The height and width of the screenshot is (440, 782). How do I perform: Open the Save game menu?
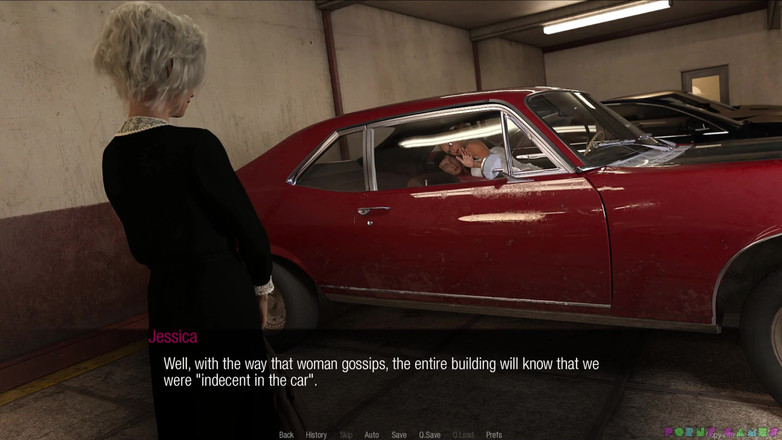pyautogui.click(x=399, y=435)
